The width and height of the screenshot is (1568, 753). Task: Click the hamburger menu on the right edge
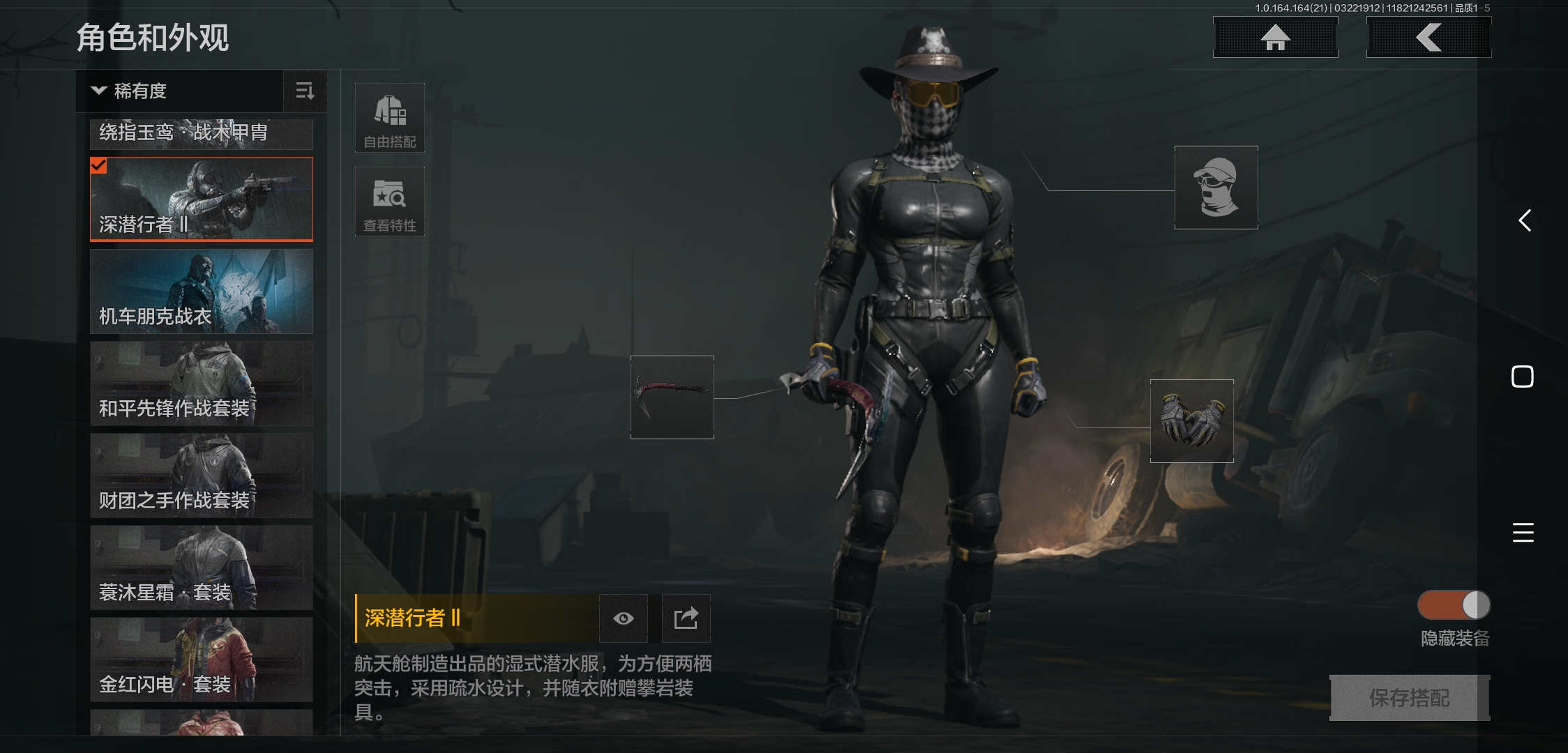click(1524, 533)
